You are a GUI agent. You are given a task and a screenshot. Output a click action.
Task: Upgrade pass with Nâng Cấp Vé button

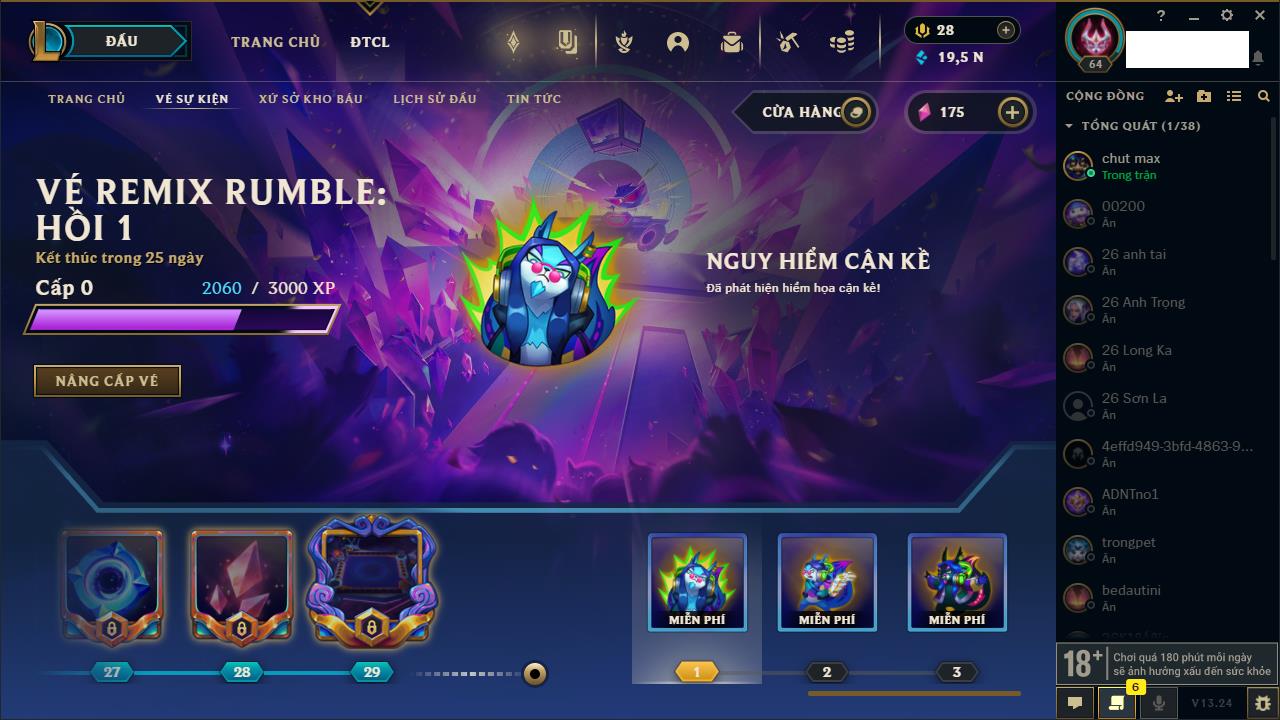[107, 381]
